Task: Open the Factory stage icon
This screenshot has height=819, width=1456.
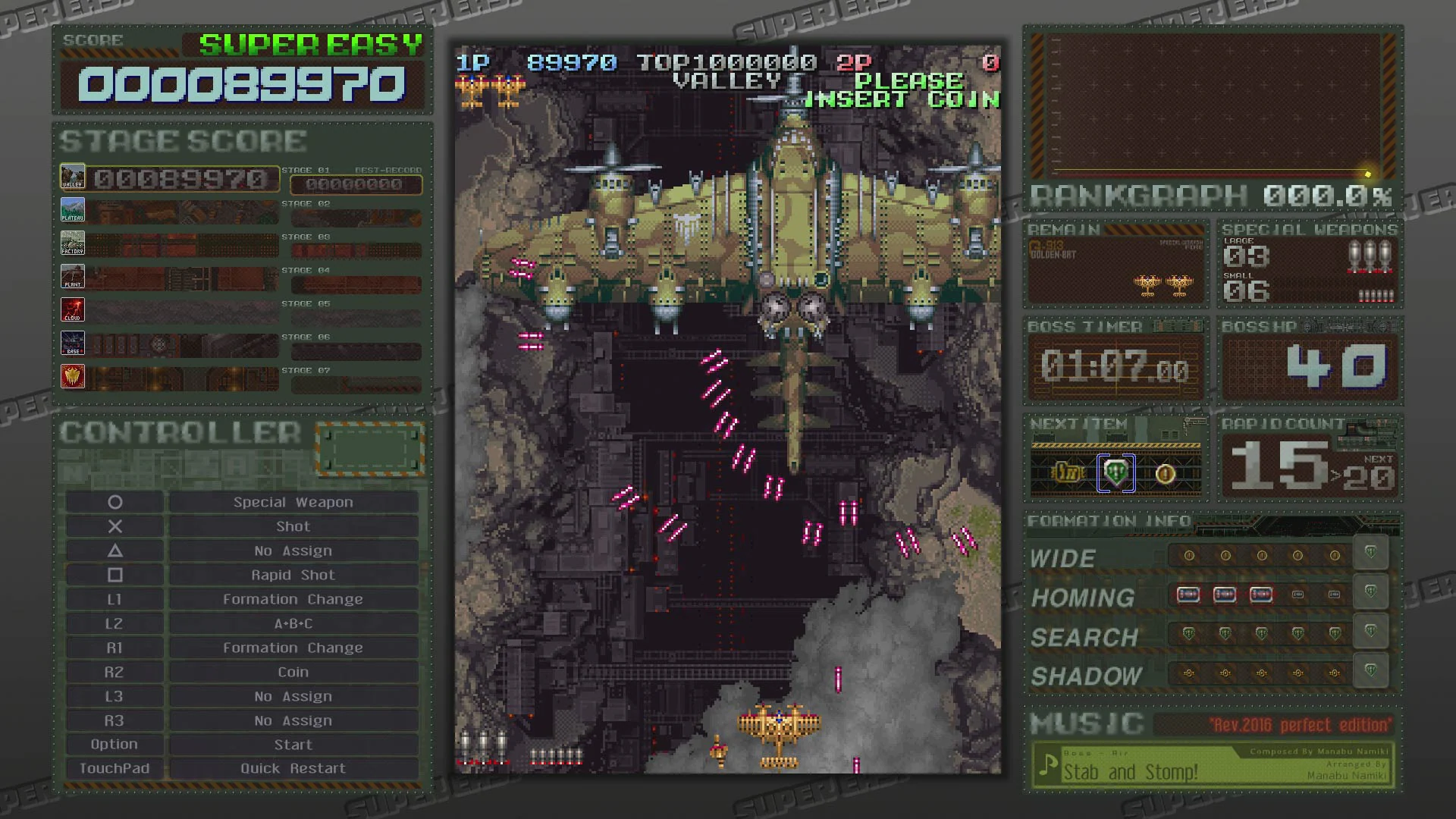Action: pos(73,243)
